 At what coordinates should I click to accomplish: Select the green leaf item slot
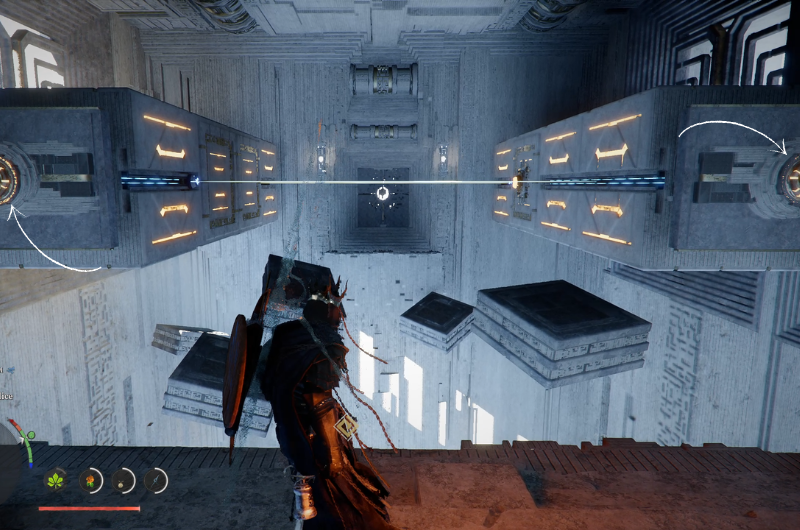tap(56, 481)
